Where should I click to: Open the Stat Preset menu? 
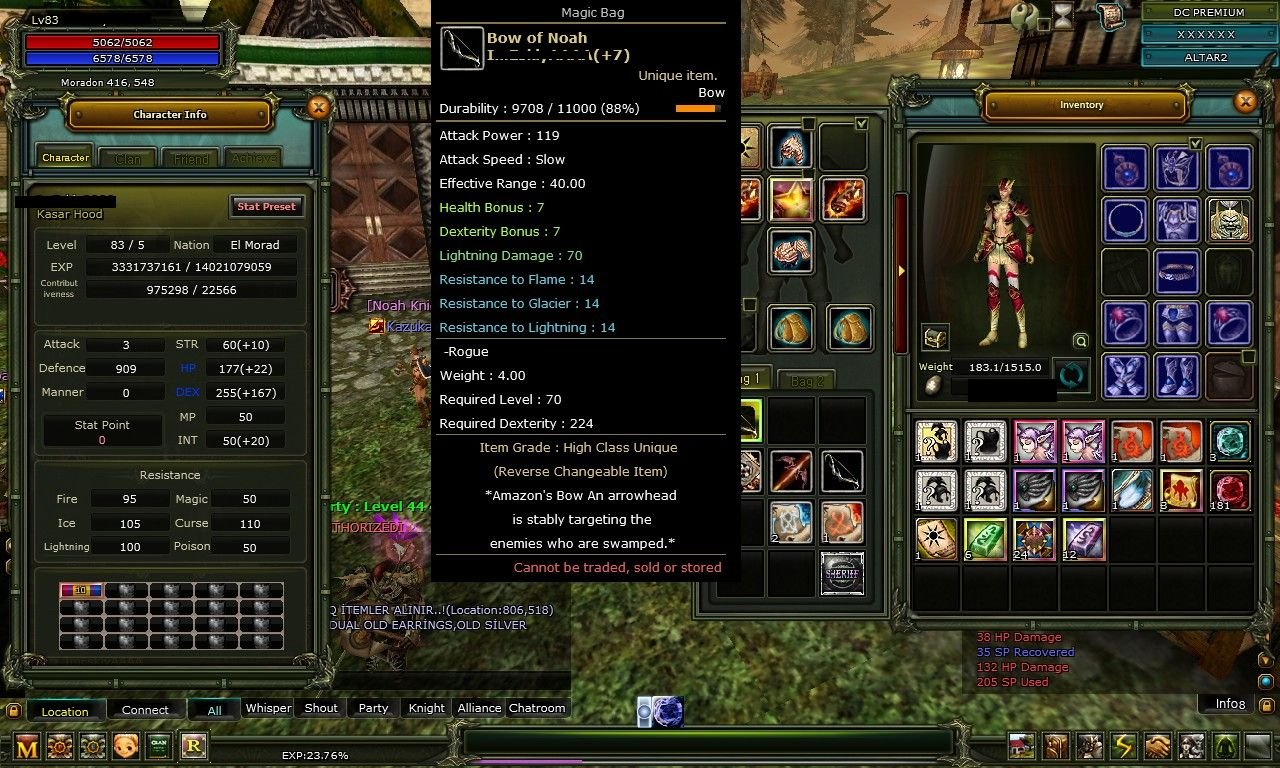[x=266, y=206]
